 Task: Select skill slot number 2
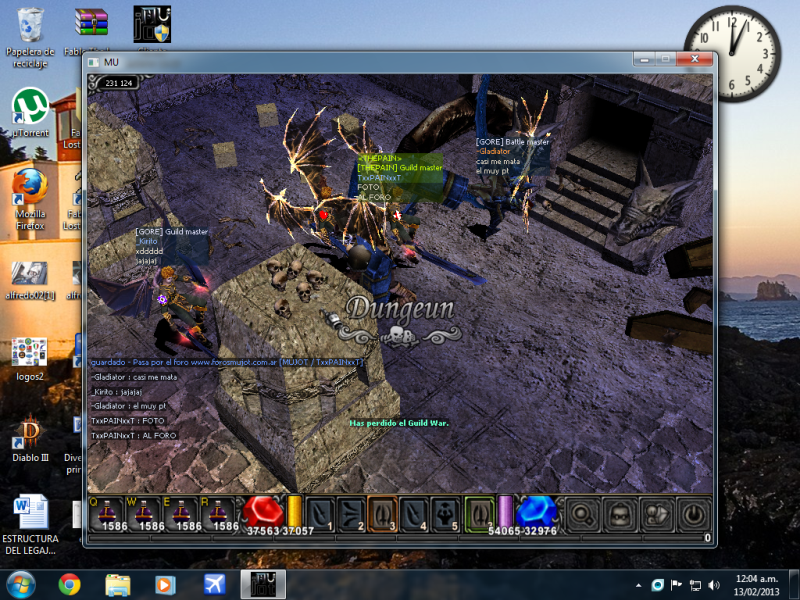click(351, 513)
